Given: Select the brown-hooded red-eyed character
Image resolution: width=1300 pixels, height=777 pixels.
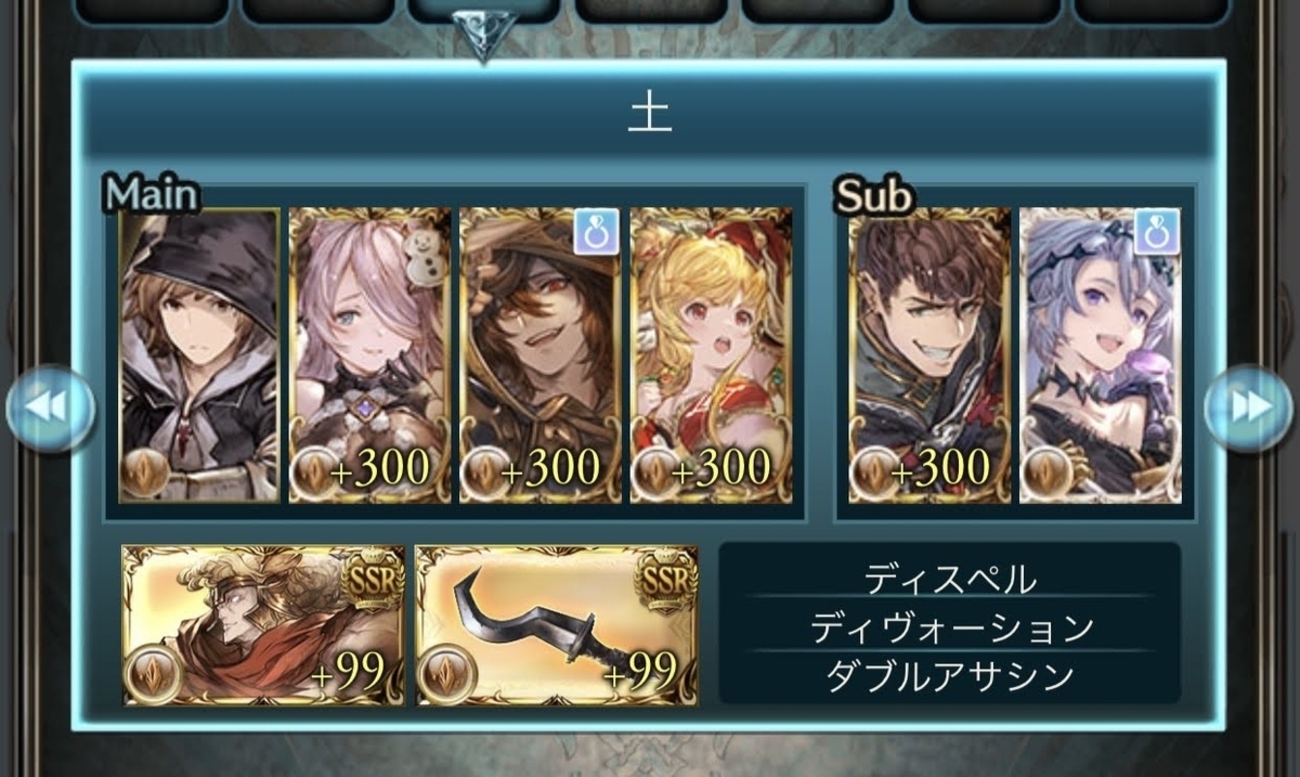Looking at the screenshot, I should 540,355.
